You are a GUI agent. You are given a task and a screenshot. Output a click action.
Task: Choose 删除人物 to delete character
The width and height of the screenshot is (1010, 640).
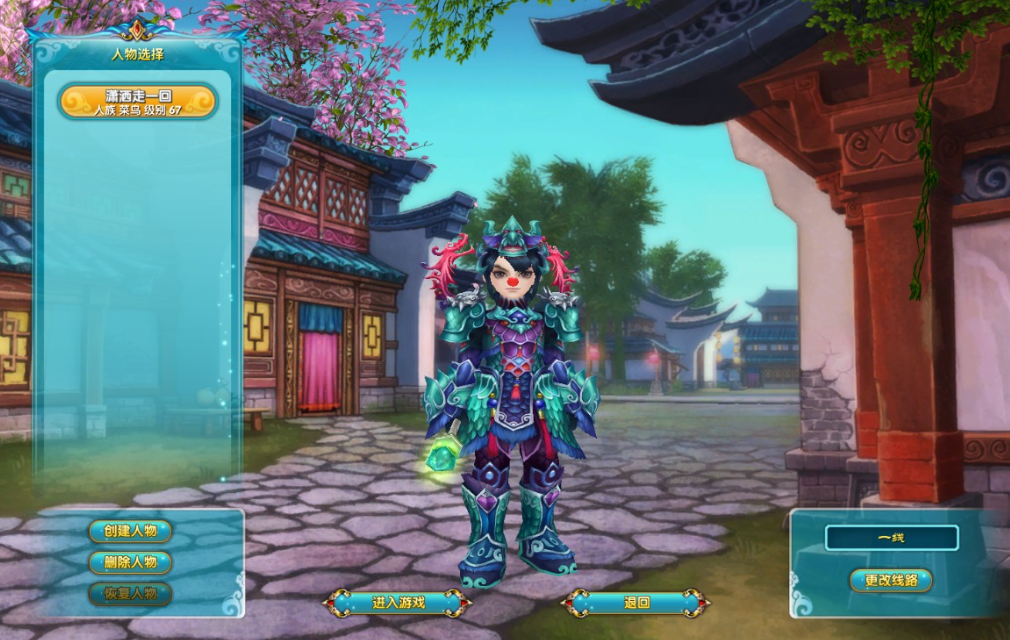click(130, 562)
